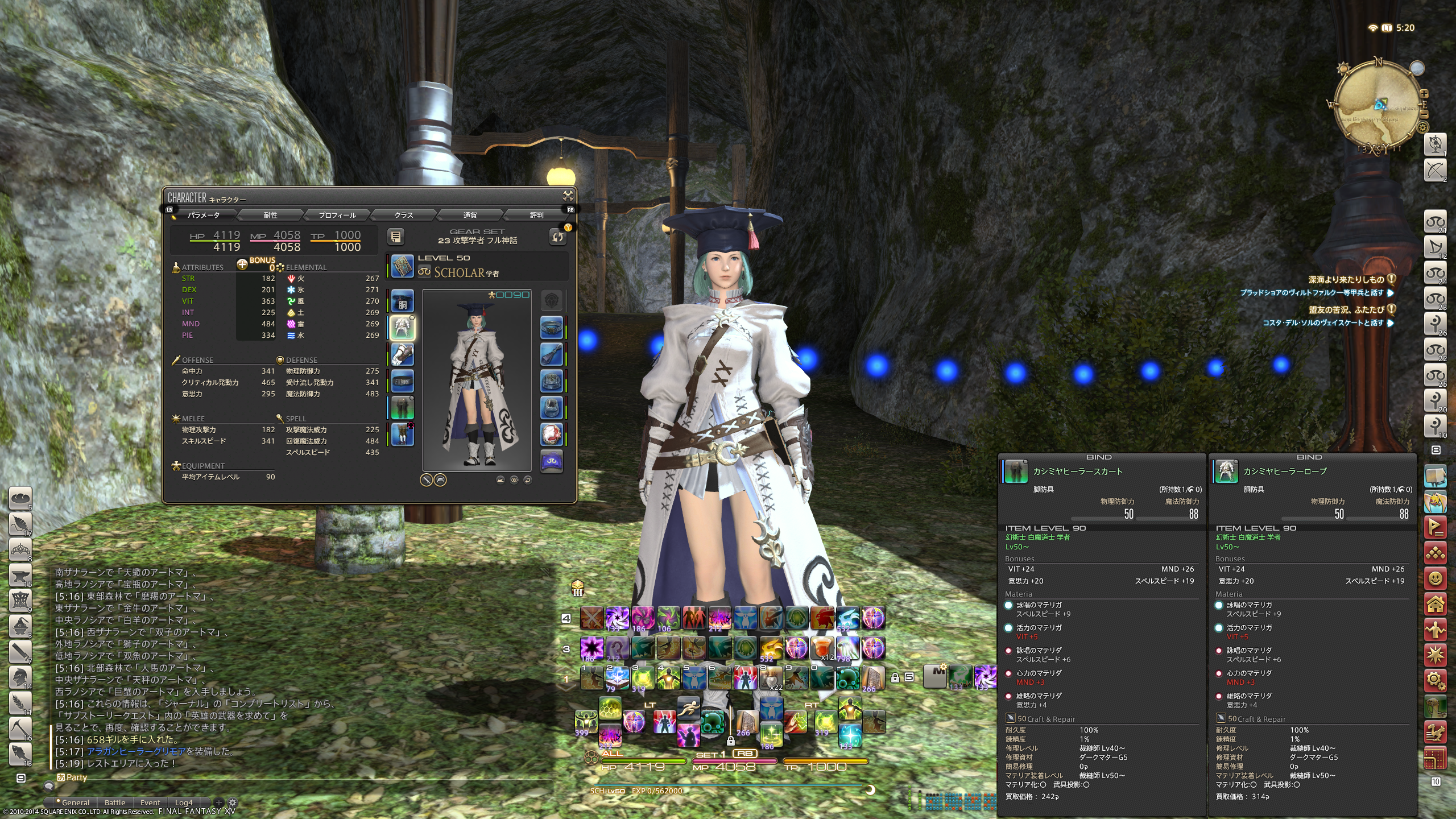Open minimap settings gear
Image resolution: width=1456 pixels, height=819 pixels.
(1422, 127)
